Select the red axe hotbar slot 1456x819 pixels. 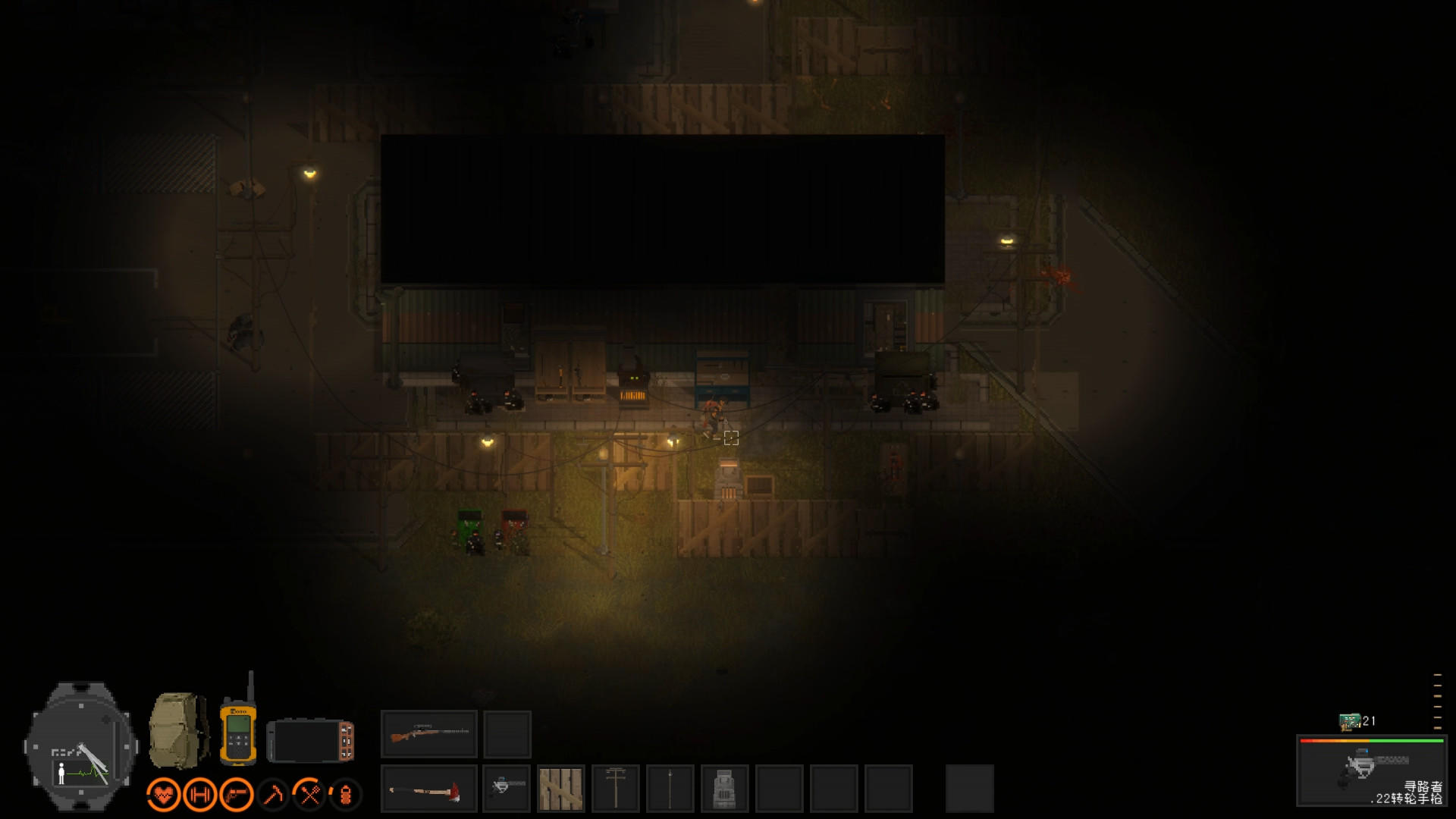point(428,789)
